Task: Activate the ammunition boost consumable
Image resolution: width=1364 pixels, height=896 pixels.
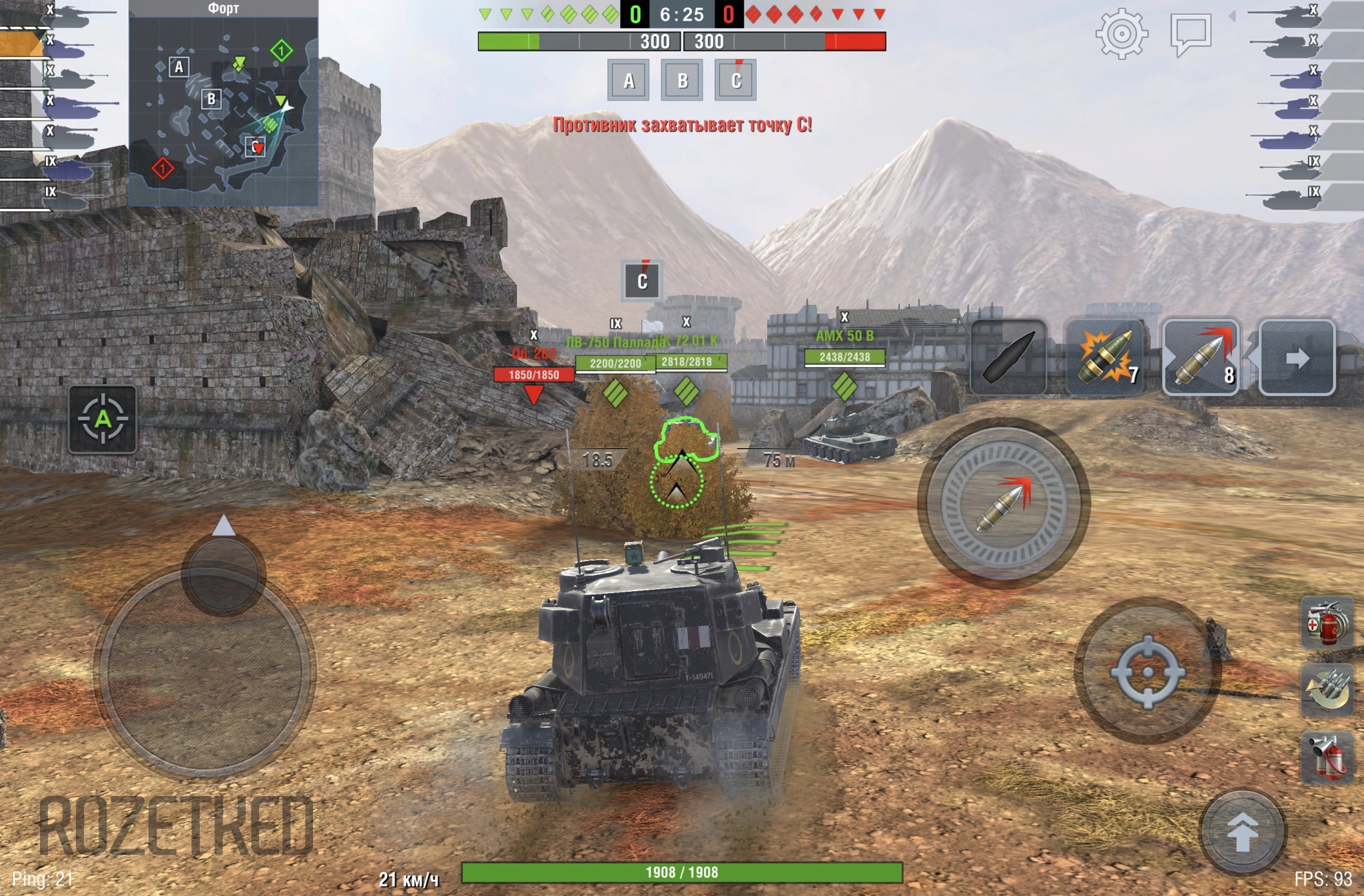Action: (1327, 690)
